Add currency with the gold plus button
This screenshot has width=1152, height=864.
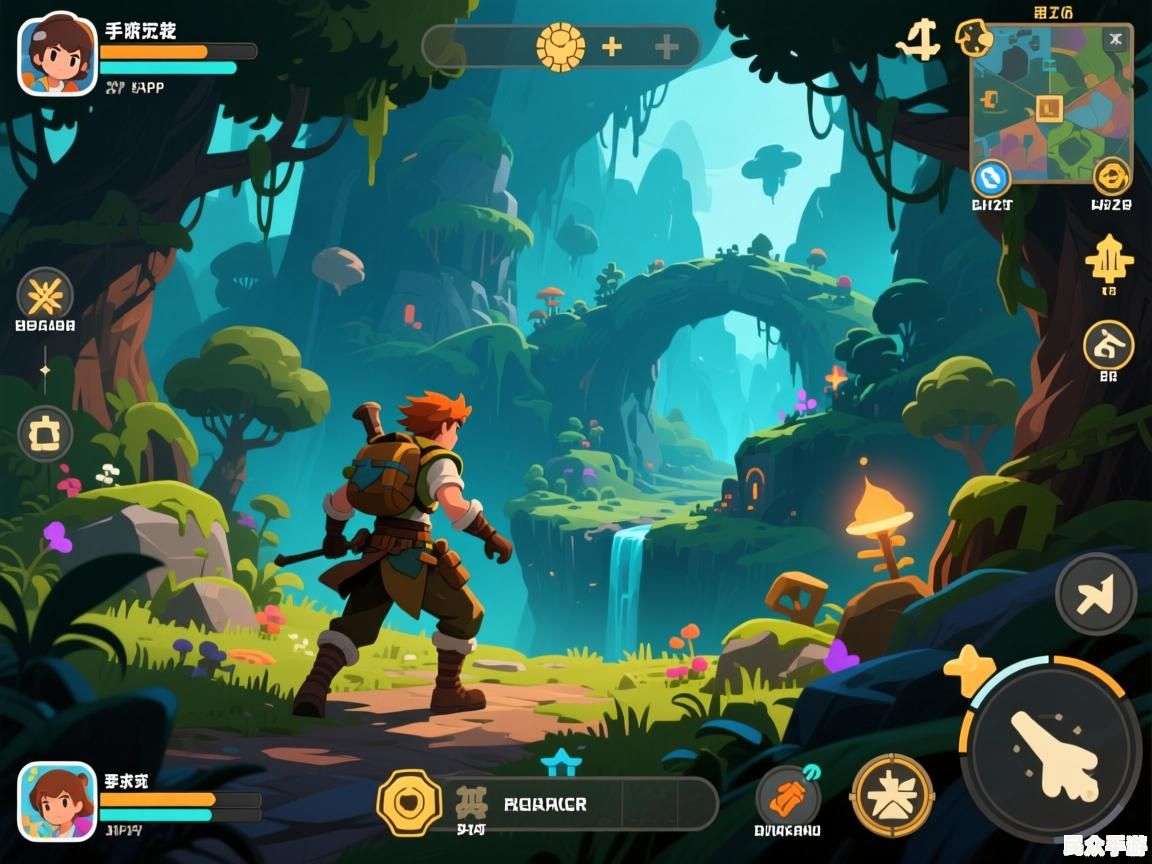pyautogui.click(x=611, y=46)
